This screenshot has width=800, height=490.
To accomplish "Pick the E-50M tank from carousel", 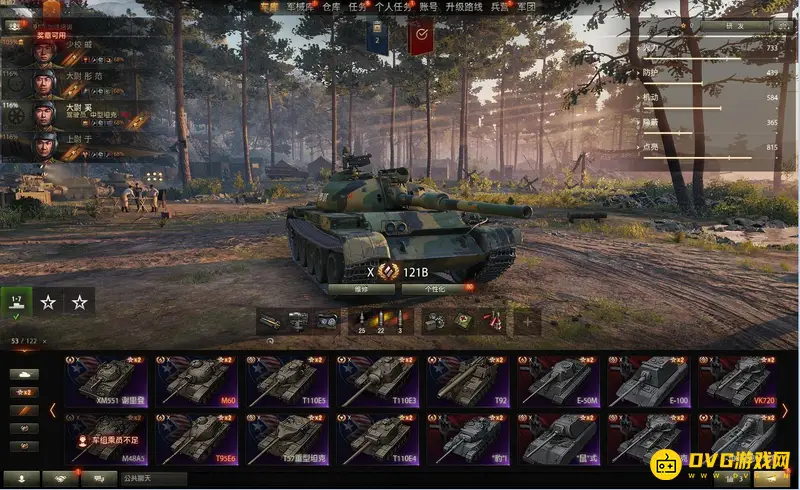I will pos(558,381).
